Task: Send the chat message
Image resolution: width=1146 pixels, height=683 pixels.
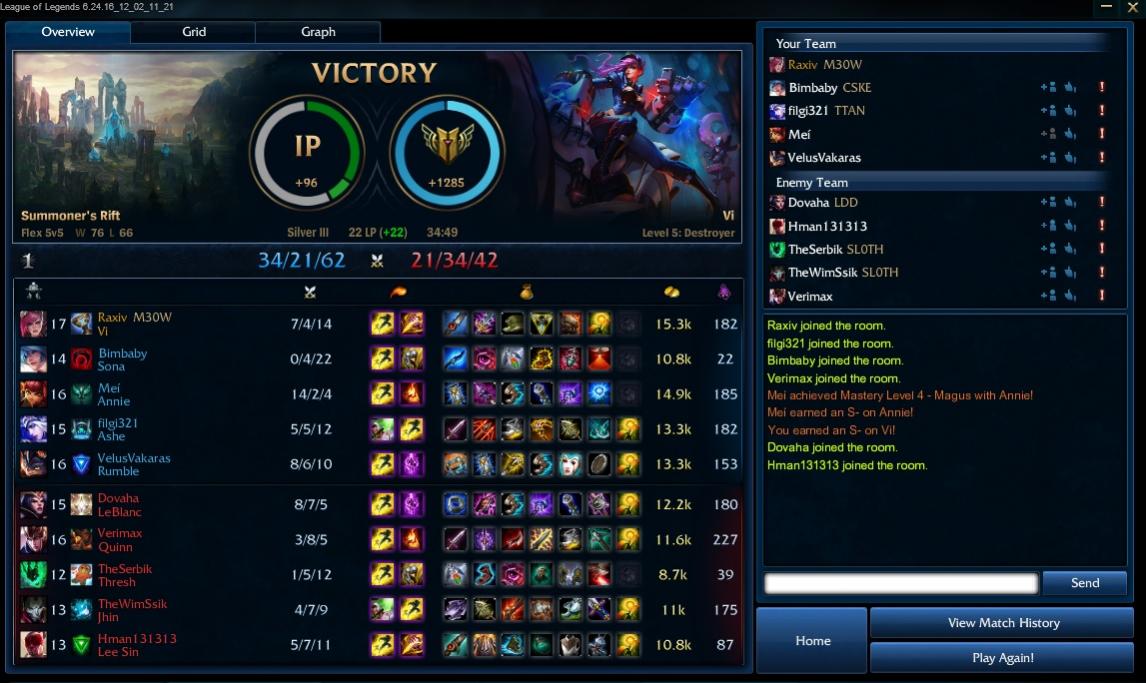Action: pyautogui.click(x=1084, y=583)
